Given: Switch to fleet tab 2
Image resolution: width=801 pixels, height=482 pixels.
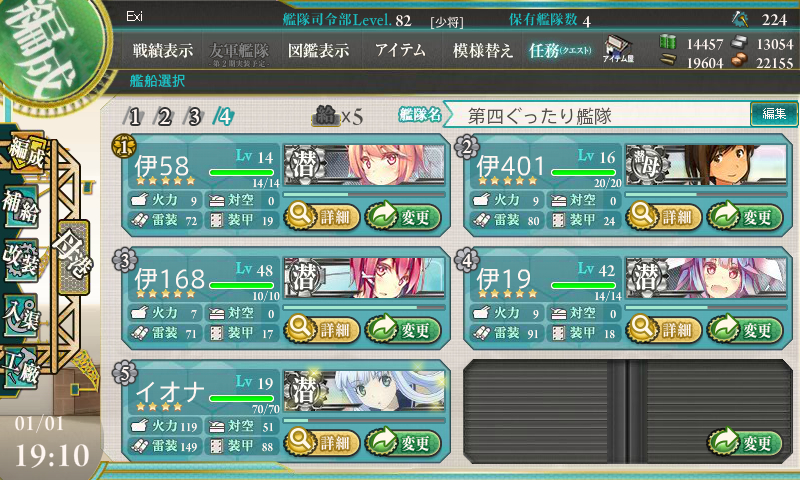Looking at the screenshot, I should (x=165, y=116).
